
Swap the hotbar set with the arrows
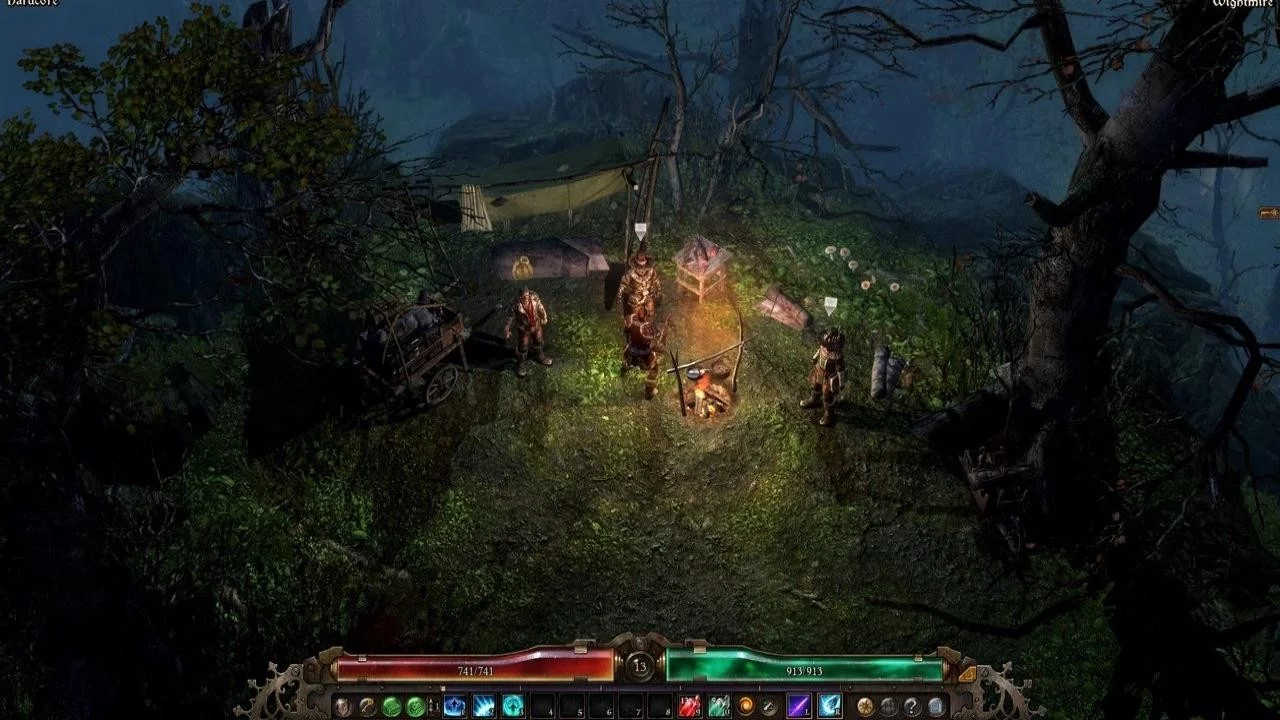(434, 706)
